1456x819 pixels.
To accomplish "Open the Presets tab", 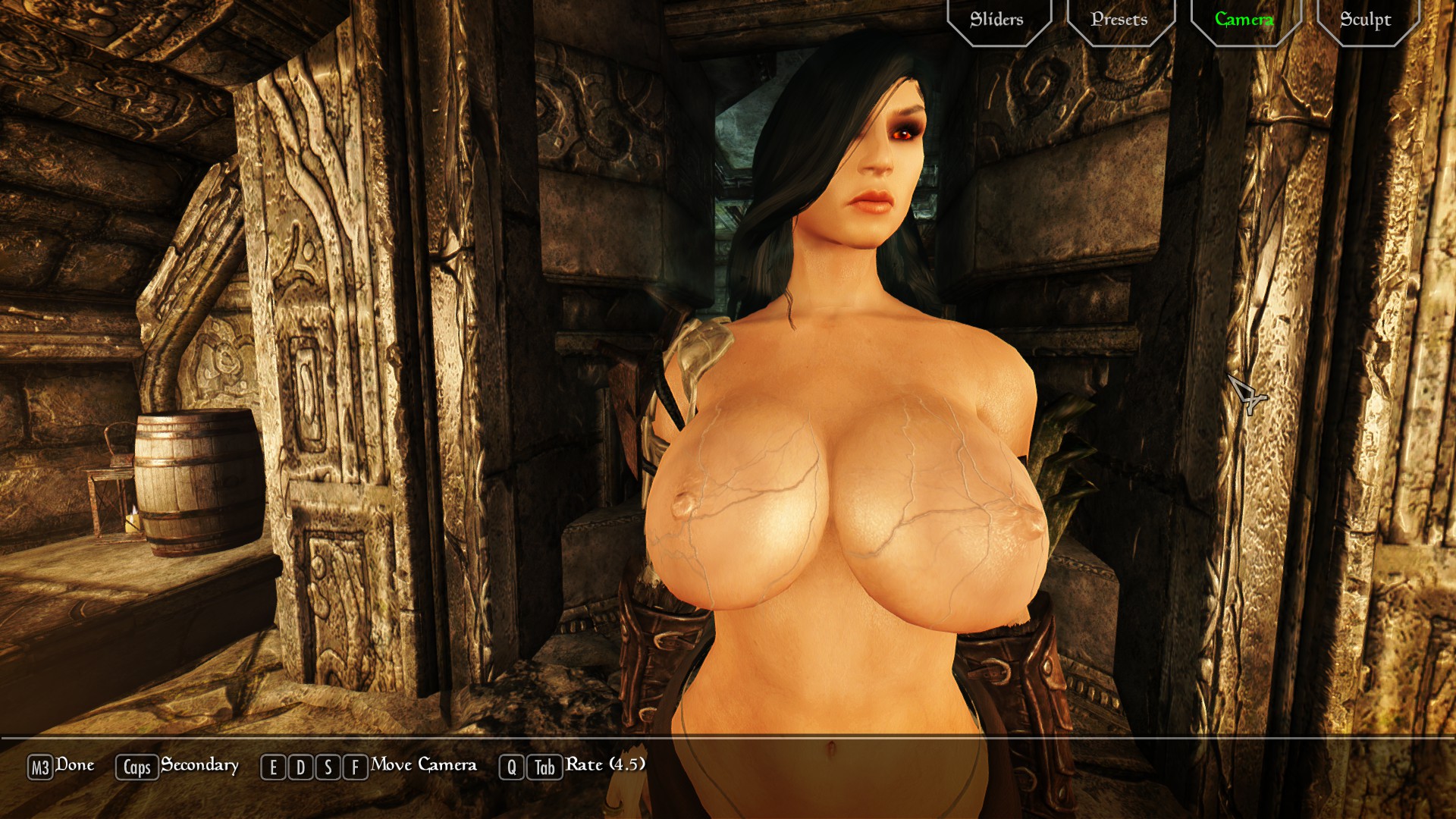I will pos(1119,20).
